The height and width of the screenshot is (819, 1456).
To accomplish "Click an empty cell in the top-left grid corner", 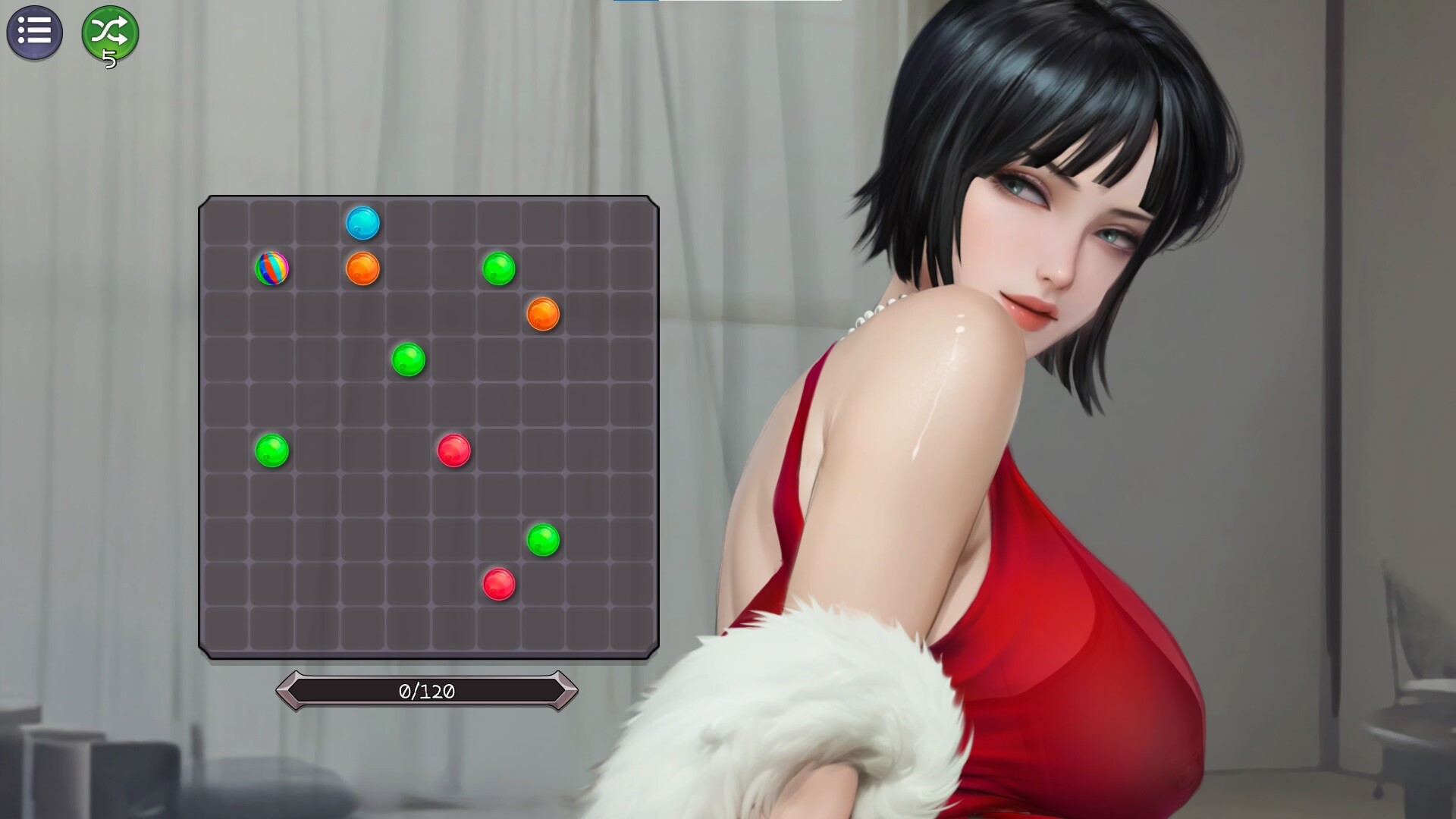I will (226, 222).
